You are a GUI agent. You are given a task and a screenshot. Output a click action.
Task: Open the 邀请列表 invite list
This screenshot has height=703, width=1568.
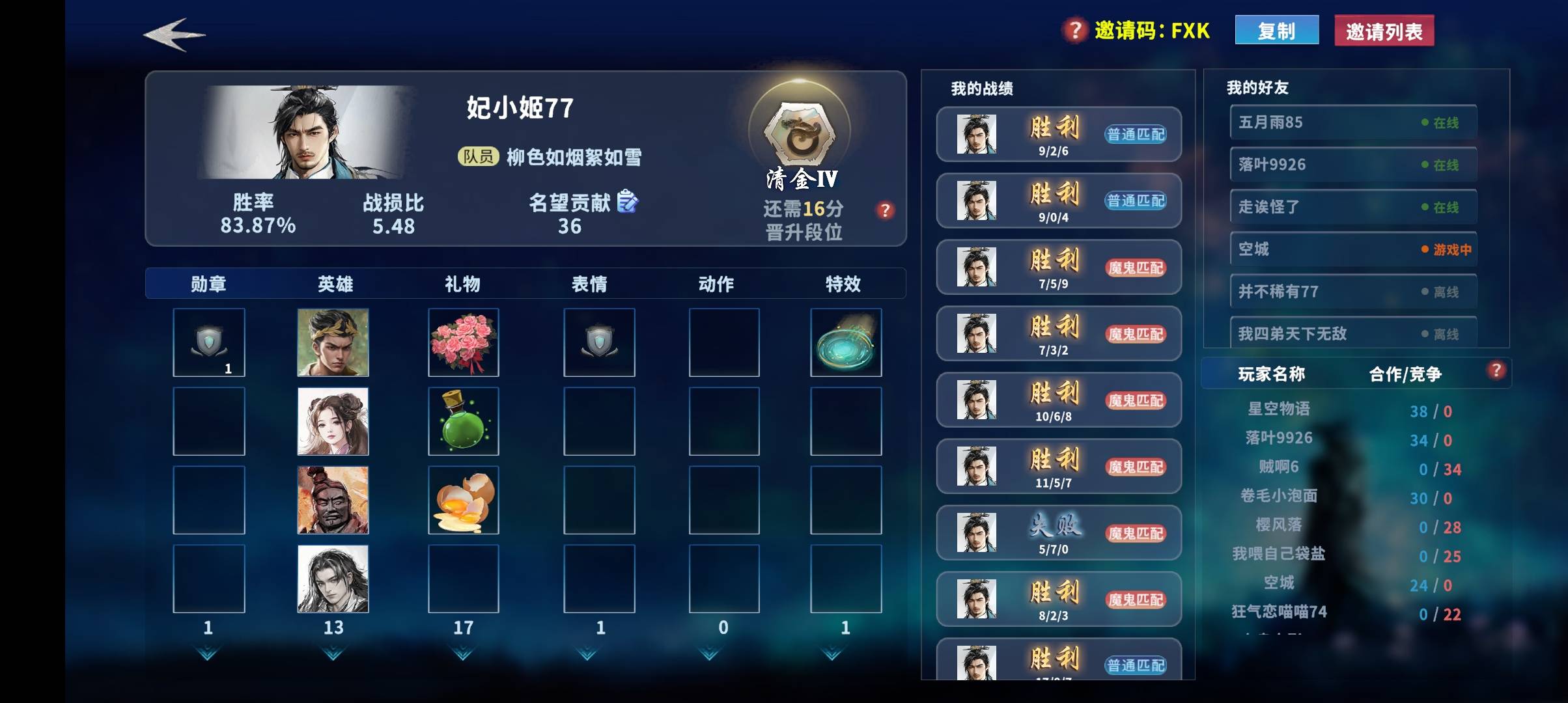coord(1383,29)
